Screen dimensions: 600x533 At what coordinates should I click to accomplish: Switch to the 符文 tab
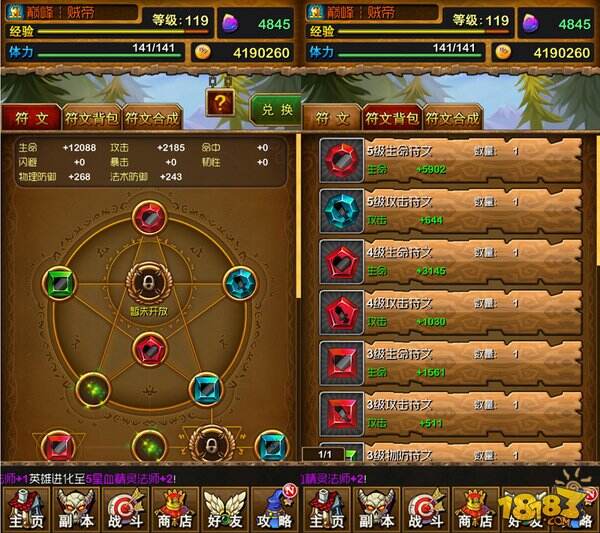30,118
